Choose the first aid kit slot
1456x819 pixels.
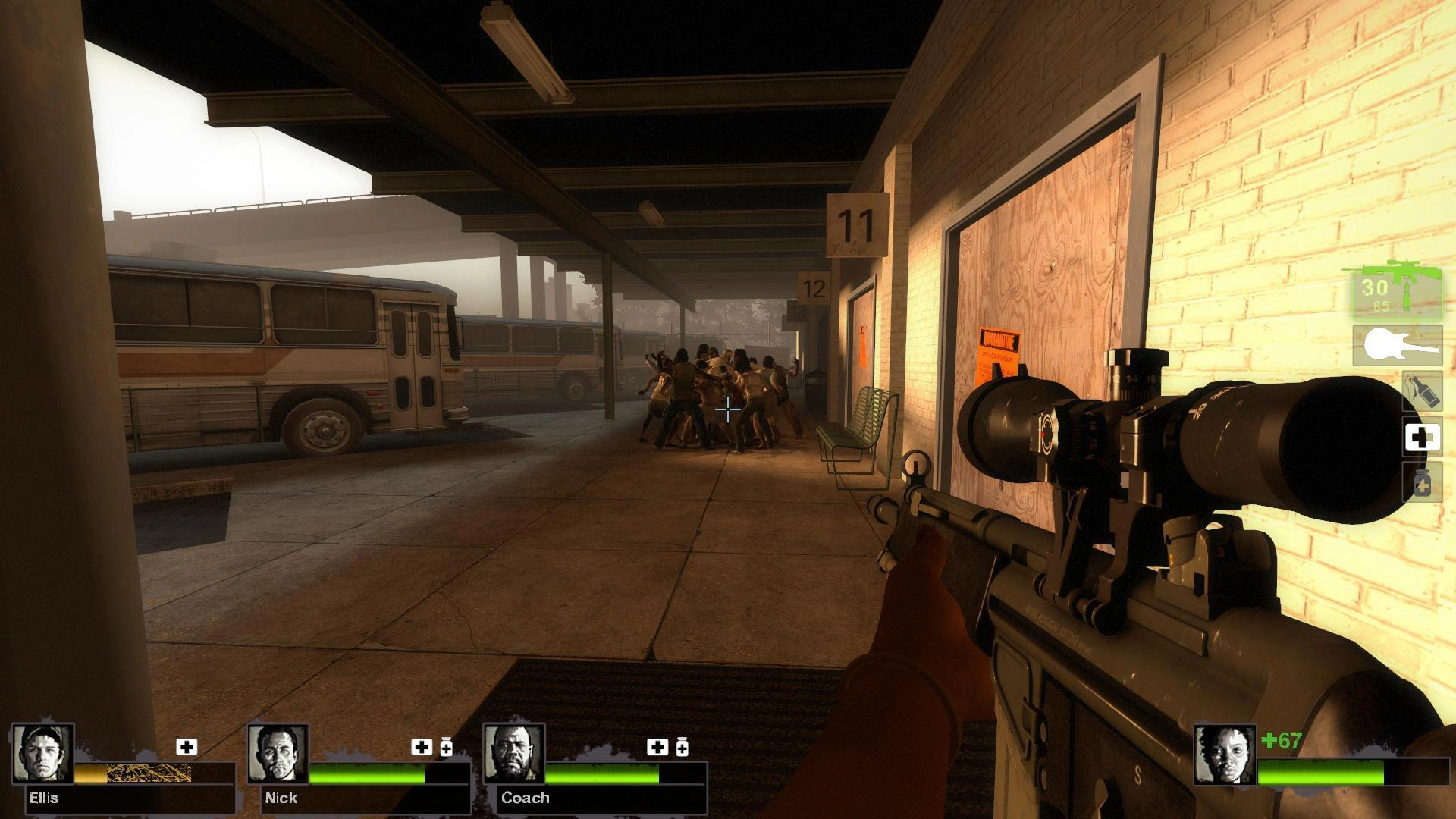1422,438
